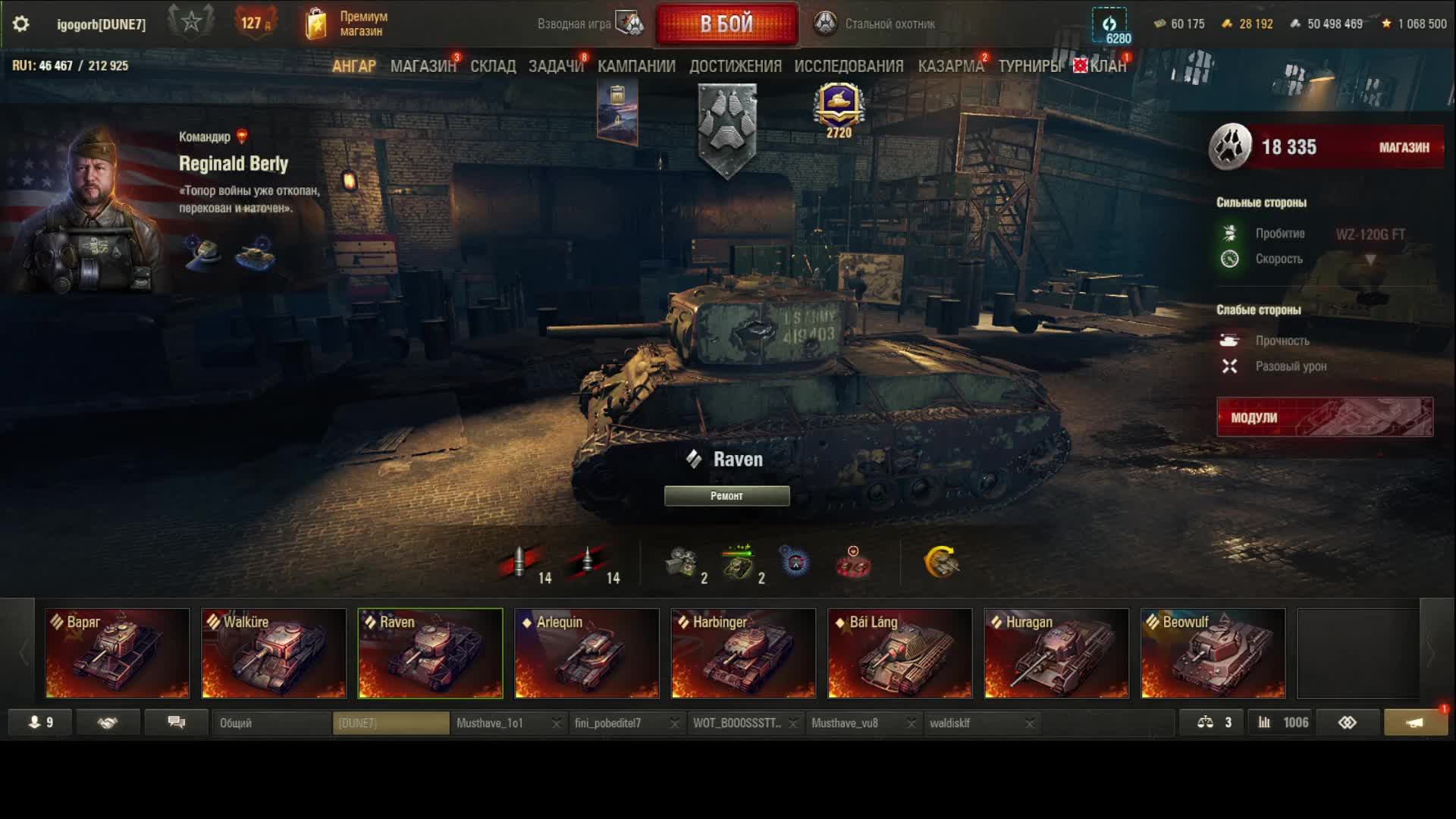Image resolution: width=1456 pixels, height=819 pixels.
Task: Open the red МАГАЗИН shop button
Action: tap(1404, 148)
